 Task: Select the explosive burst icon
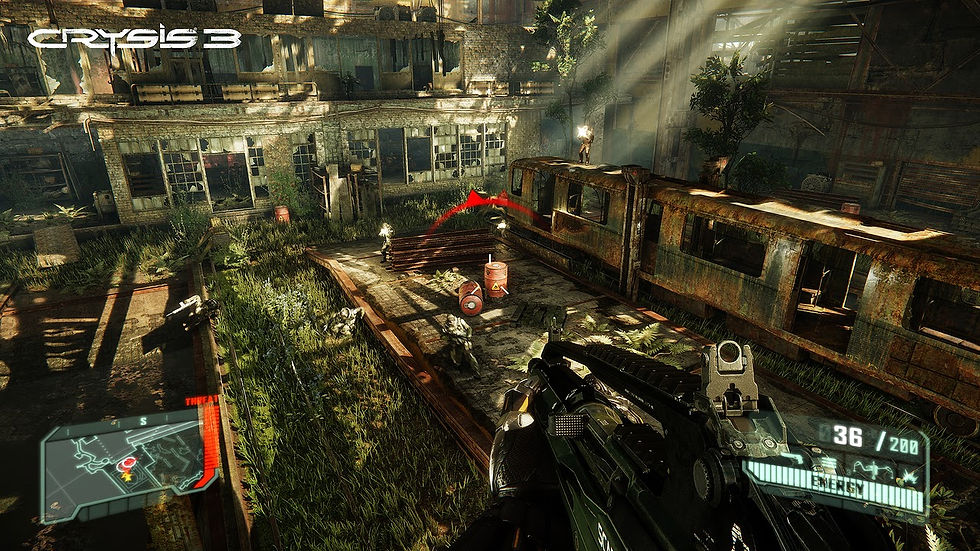tap(909, 477)
